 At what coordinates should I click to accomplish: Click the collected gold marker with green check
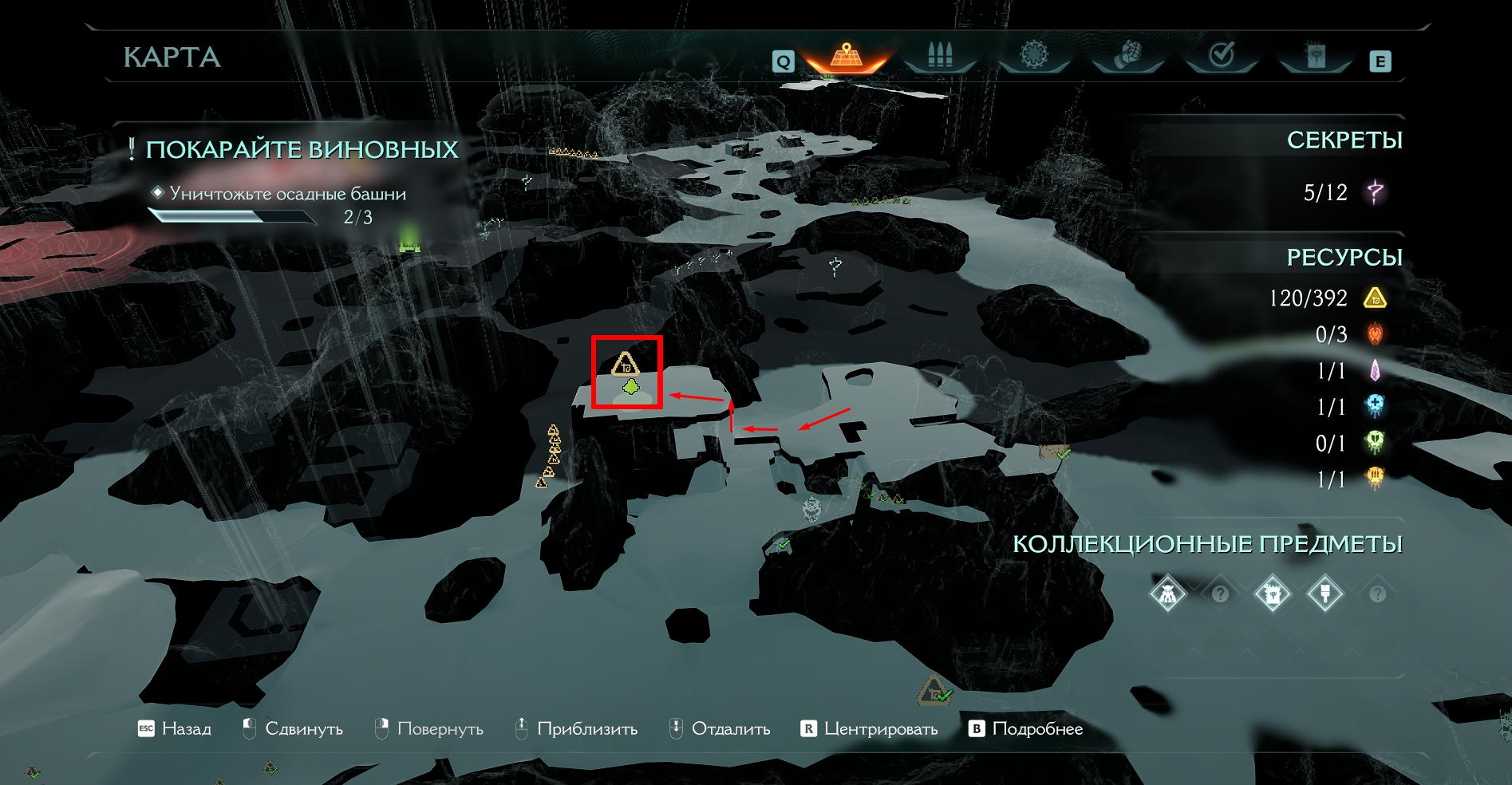[x=934, y=690]
